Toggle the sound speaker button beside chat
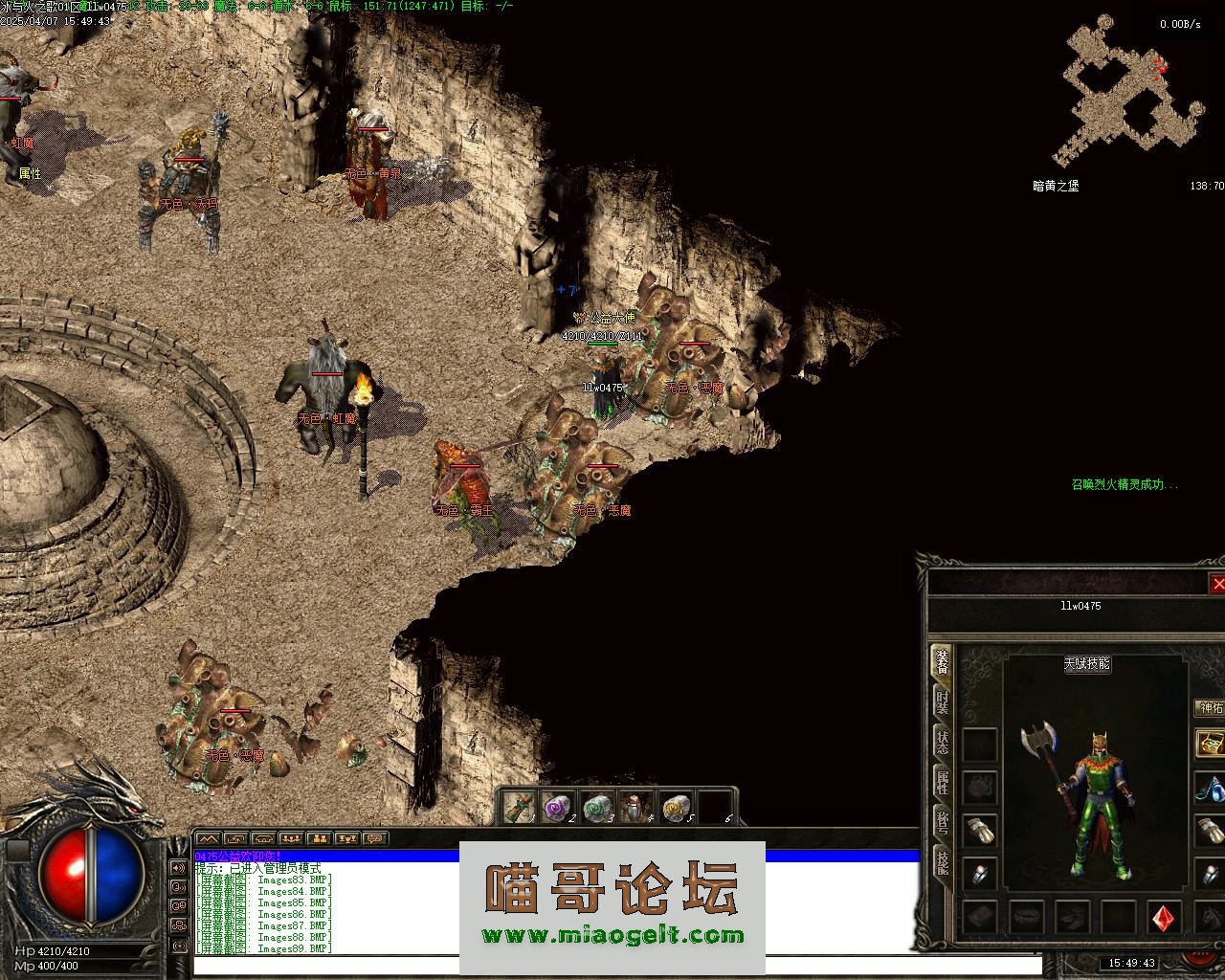The image size is (1225, 980). (179, 868)
